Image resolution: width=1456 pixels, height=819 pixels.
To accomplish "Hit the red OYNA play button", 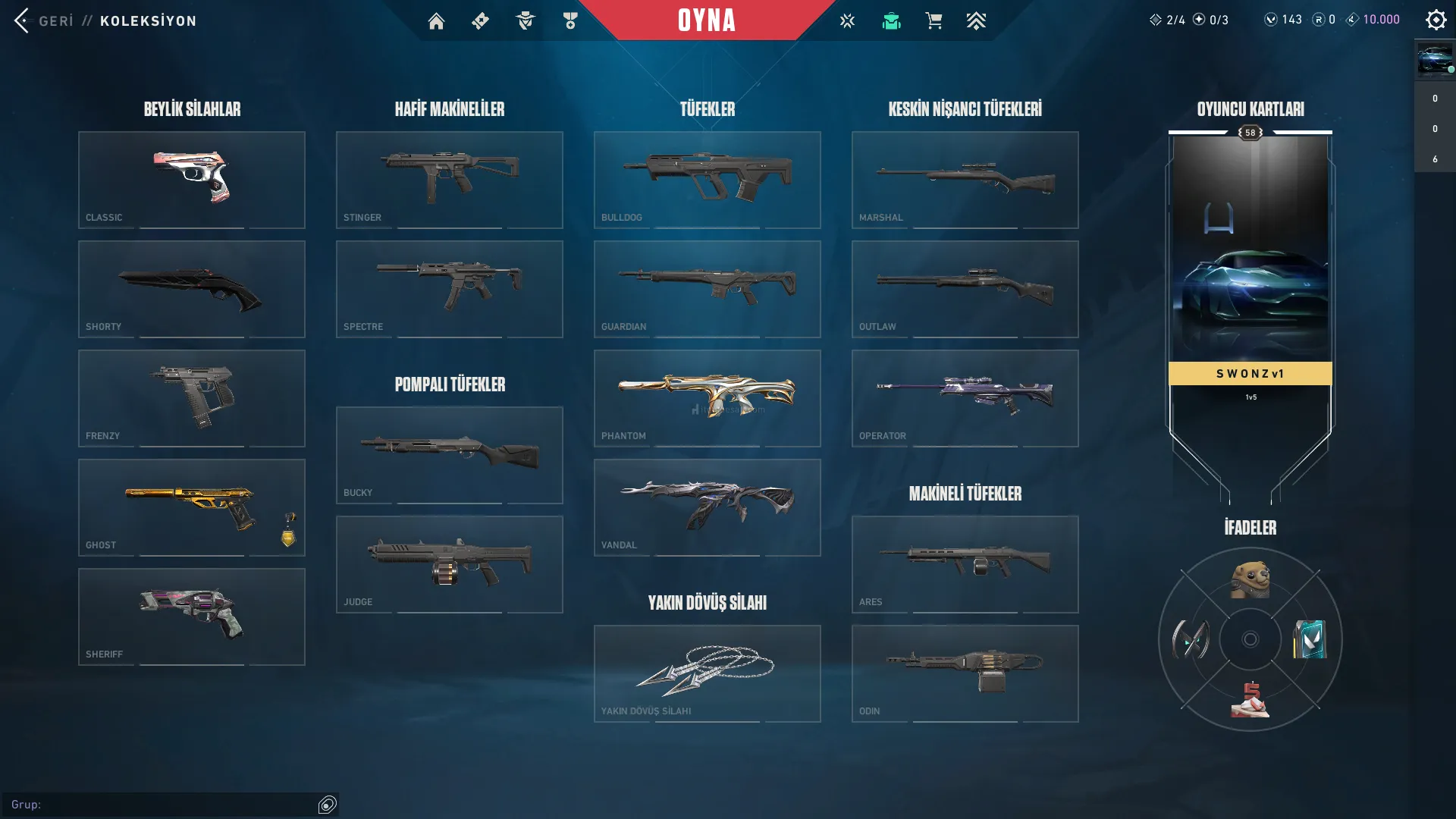I will pyautogui.click(x=706, y=20).
